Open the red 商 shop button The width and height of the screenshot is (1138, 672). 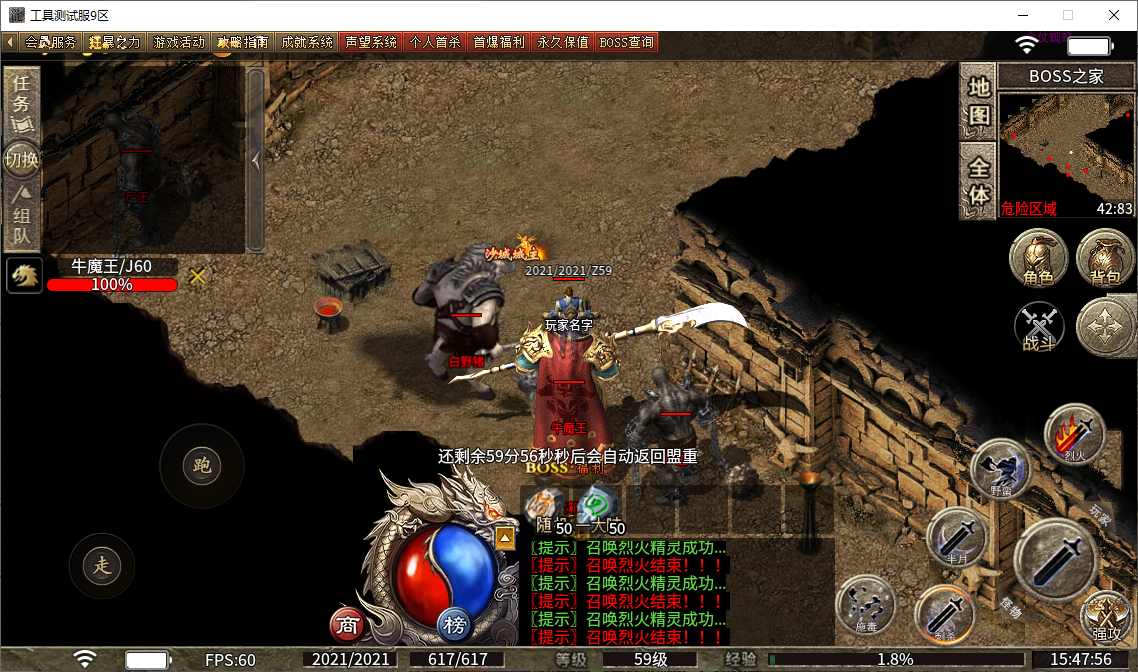(x=347, y=626)
